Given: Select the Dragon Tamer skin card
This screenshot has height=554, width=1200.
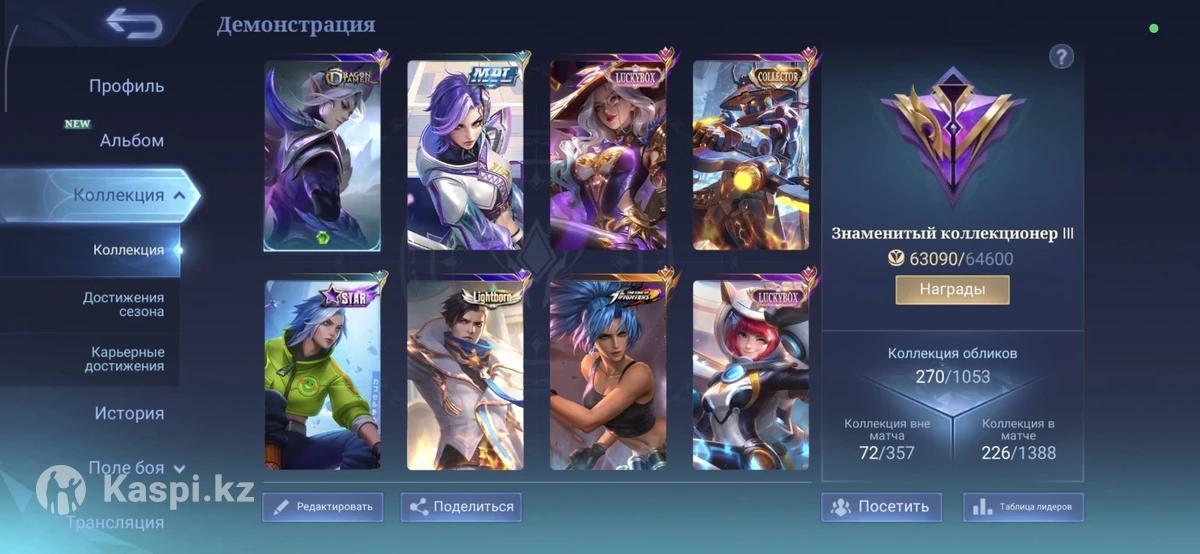Looking at the screenshot, I should (x=322, y=155).
